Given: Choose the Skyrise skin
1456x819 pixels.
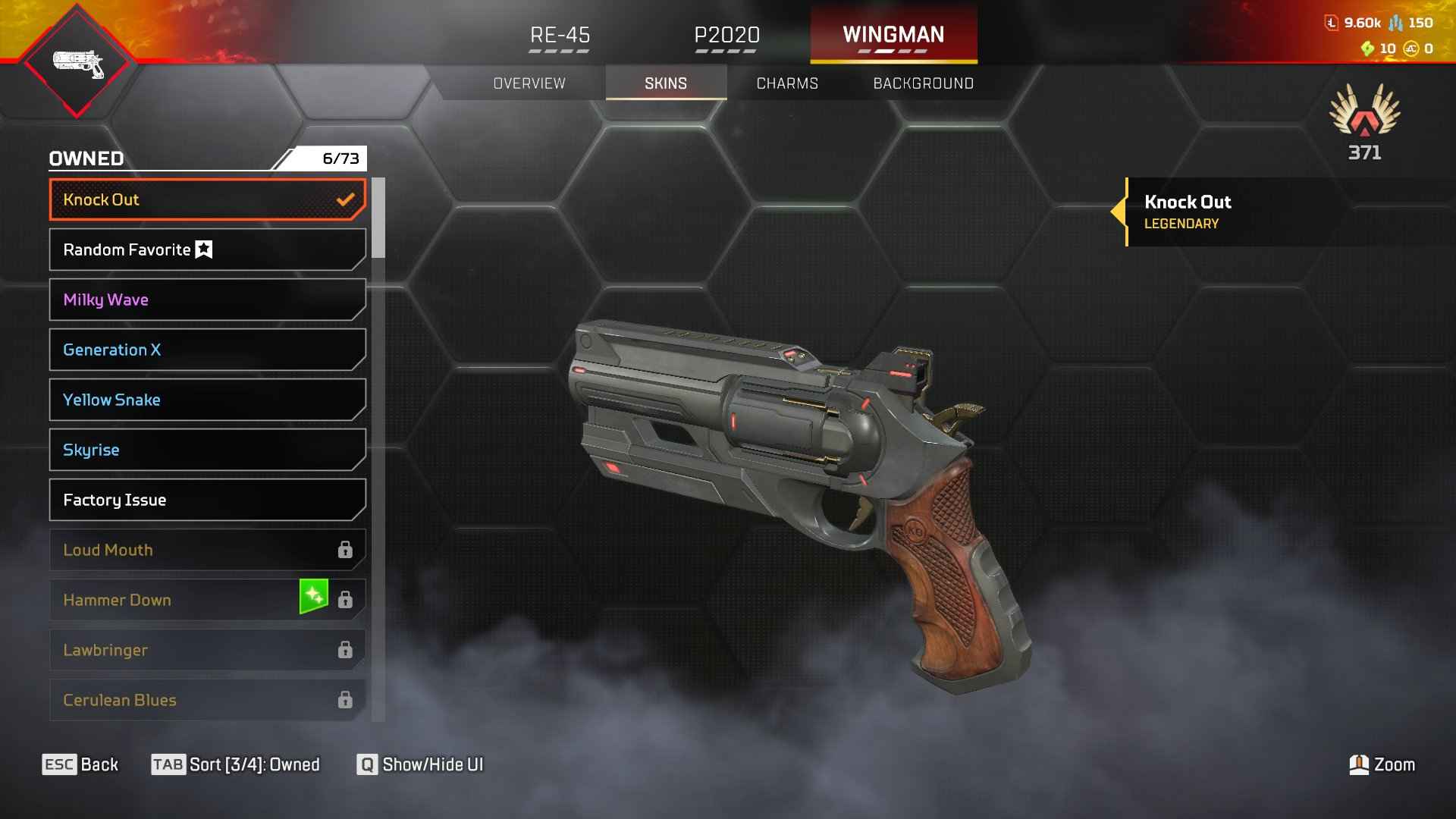Looking at the screenshot, I should pos(207,450).
